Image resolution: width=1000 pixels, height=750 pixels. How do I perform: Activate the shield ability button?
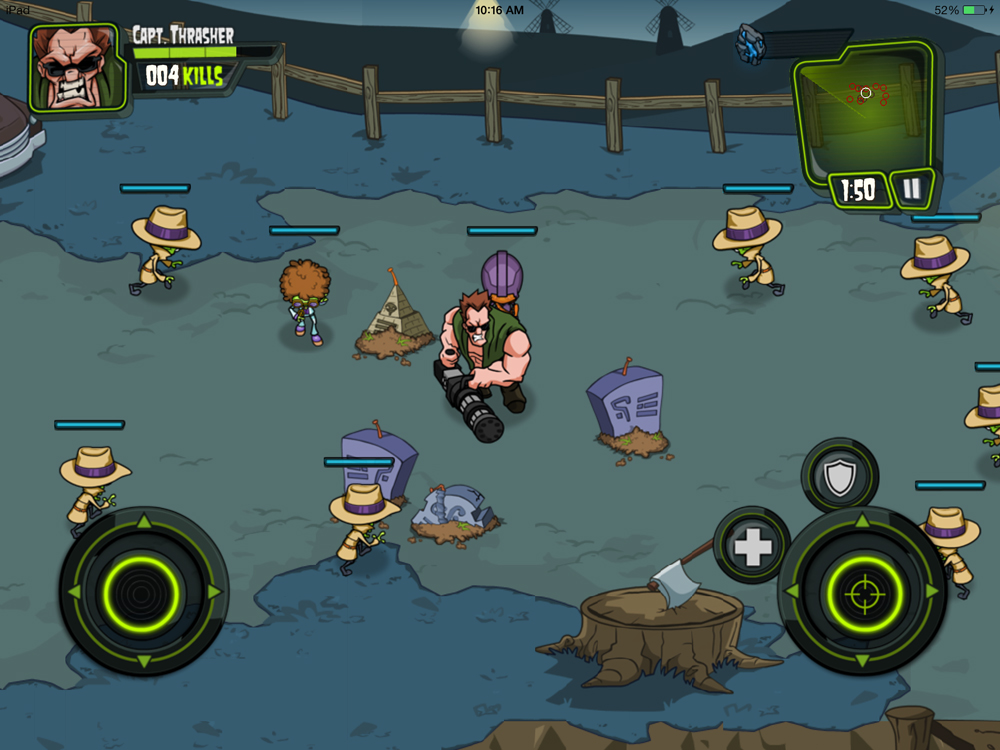839,477
